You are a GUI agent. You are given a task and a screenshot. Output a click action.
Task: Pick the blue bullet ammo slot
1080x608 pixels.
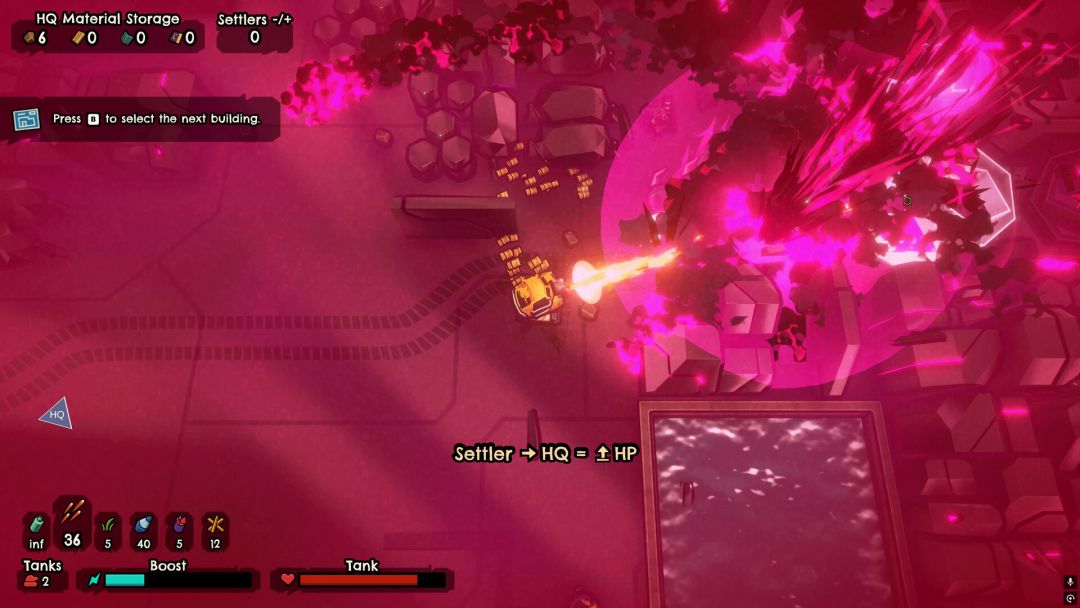coord(143,531)
